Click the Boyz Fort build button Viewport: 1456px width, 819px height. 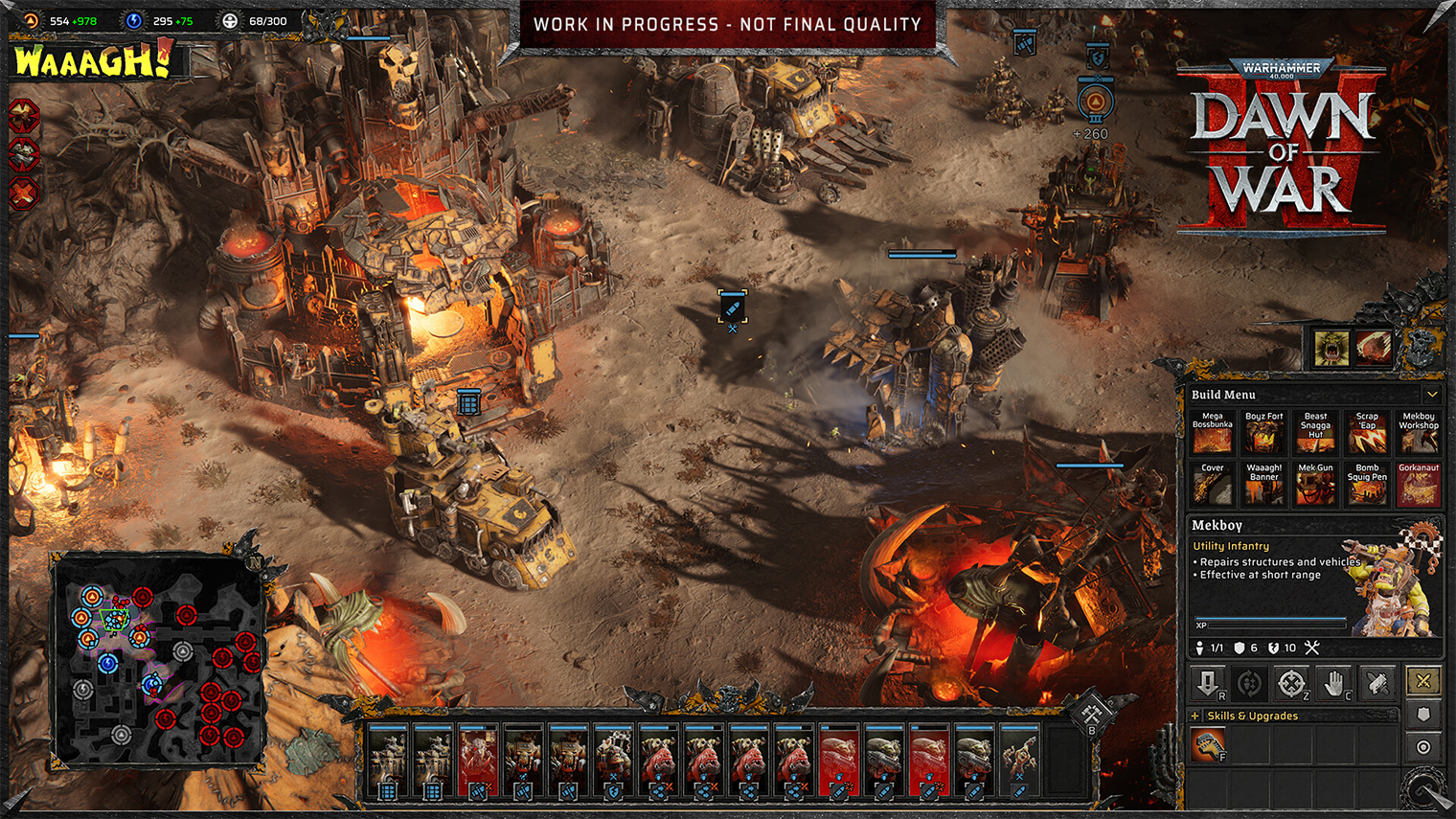pyautogui.click(x=1263, y=433)
